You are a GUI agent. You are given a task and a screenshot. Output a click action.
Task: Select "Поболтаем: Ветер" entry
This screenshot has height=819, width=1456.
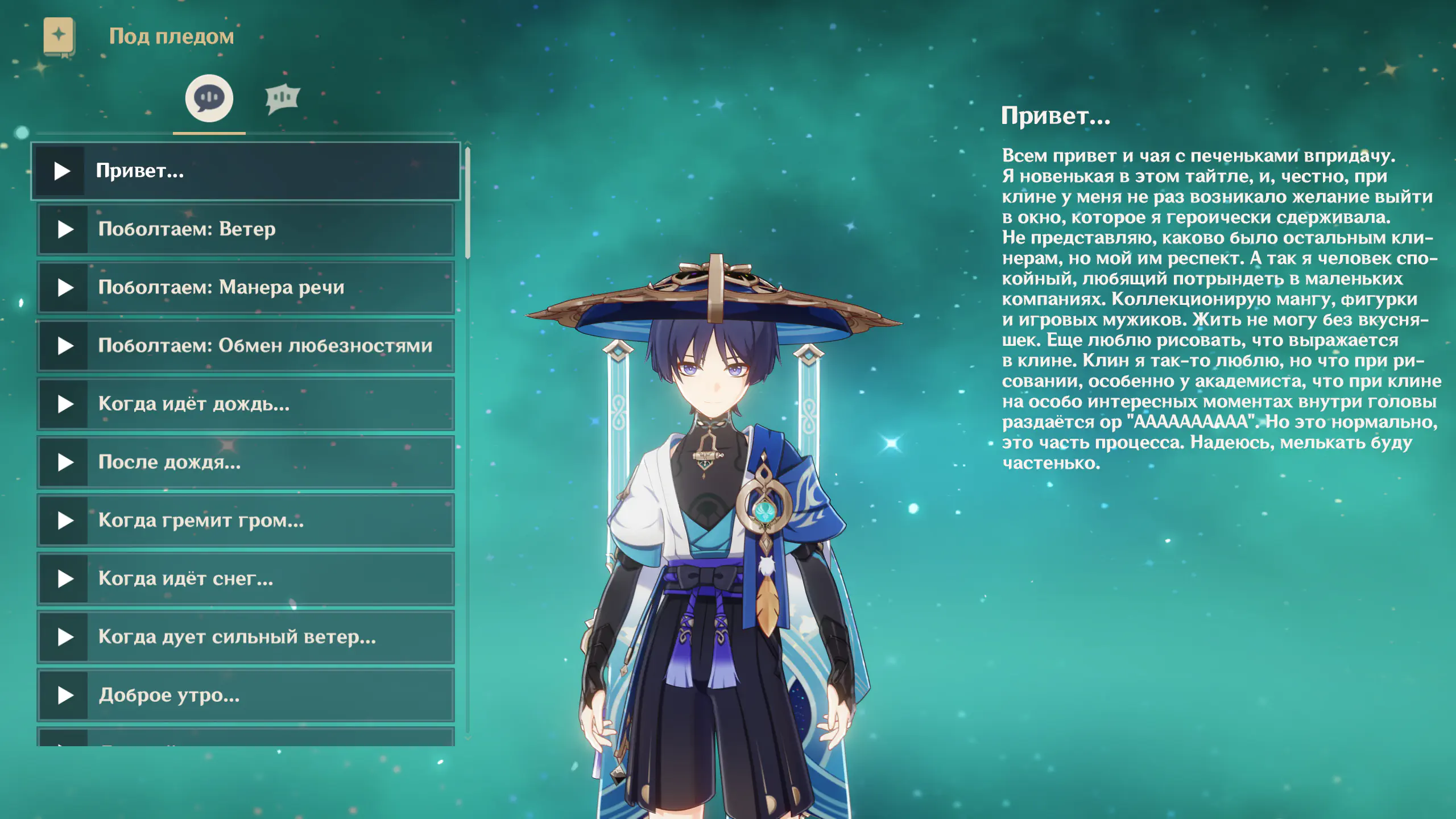point(246,230)
